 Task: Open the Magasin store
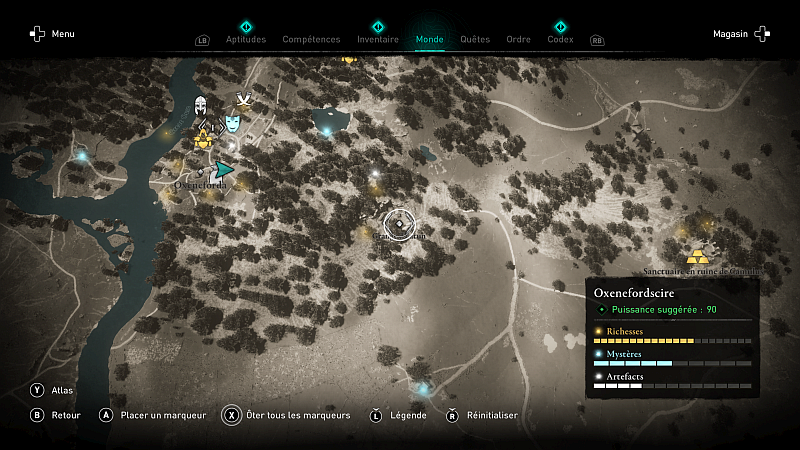click(x=741, y=34)
